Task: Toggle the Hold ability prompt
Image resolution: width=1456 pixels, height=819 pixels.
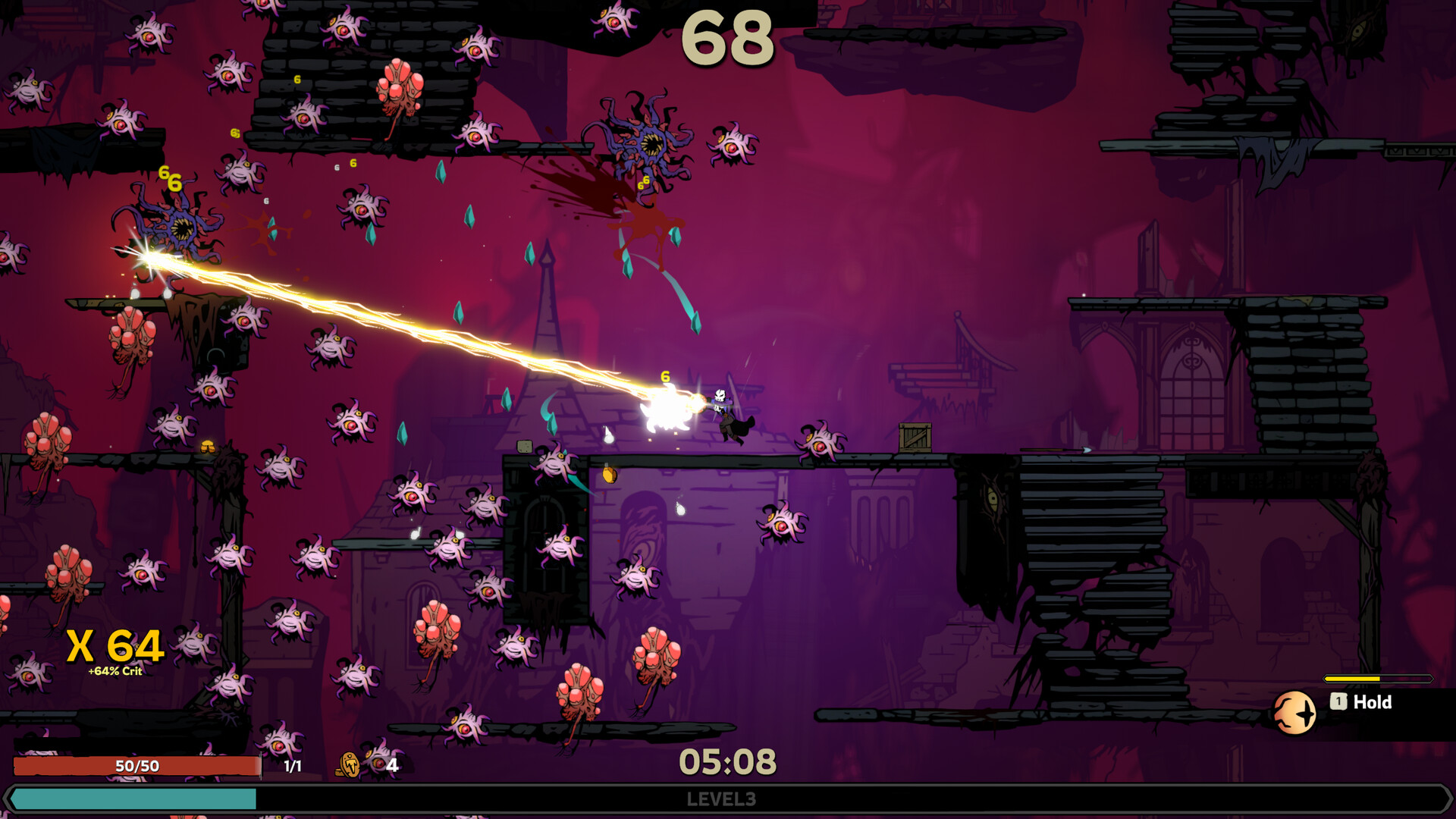Action: click(x=1373, y=703)
